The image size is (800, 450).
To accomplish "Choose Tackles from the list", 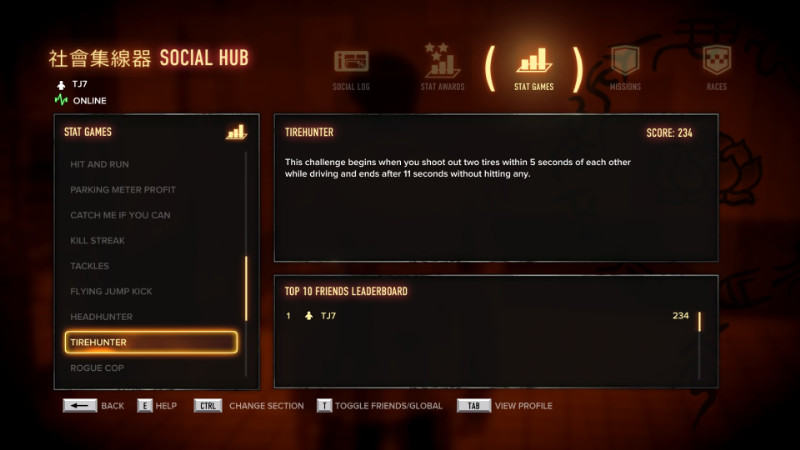I will [x=90, y=266].
